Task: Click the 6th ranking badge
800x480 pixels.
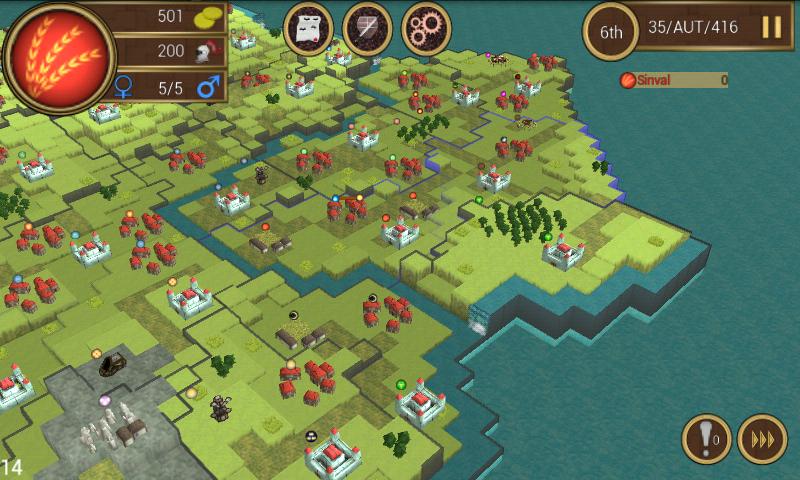Action: [611, 30]
